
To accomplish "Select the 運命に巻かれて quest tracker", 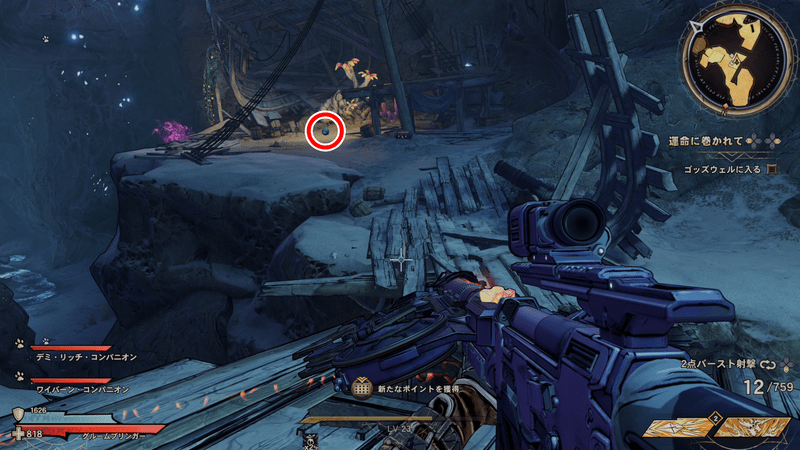I will pos(711,141).
